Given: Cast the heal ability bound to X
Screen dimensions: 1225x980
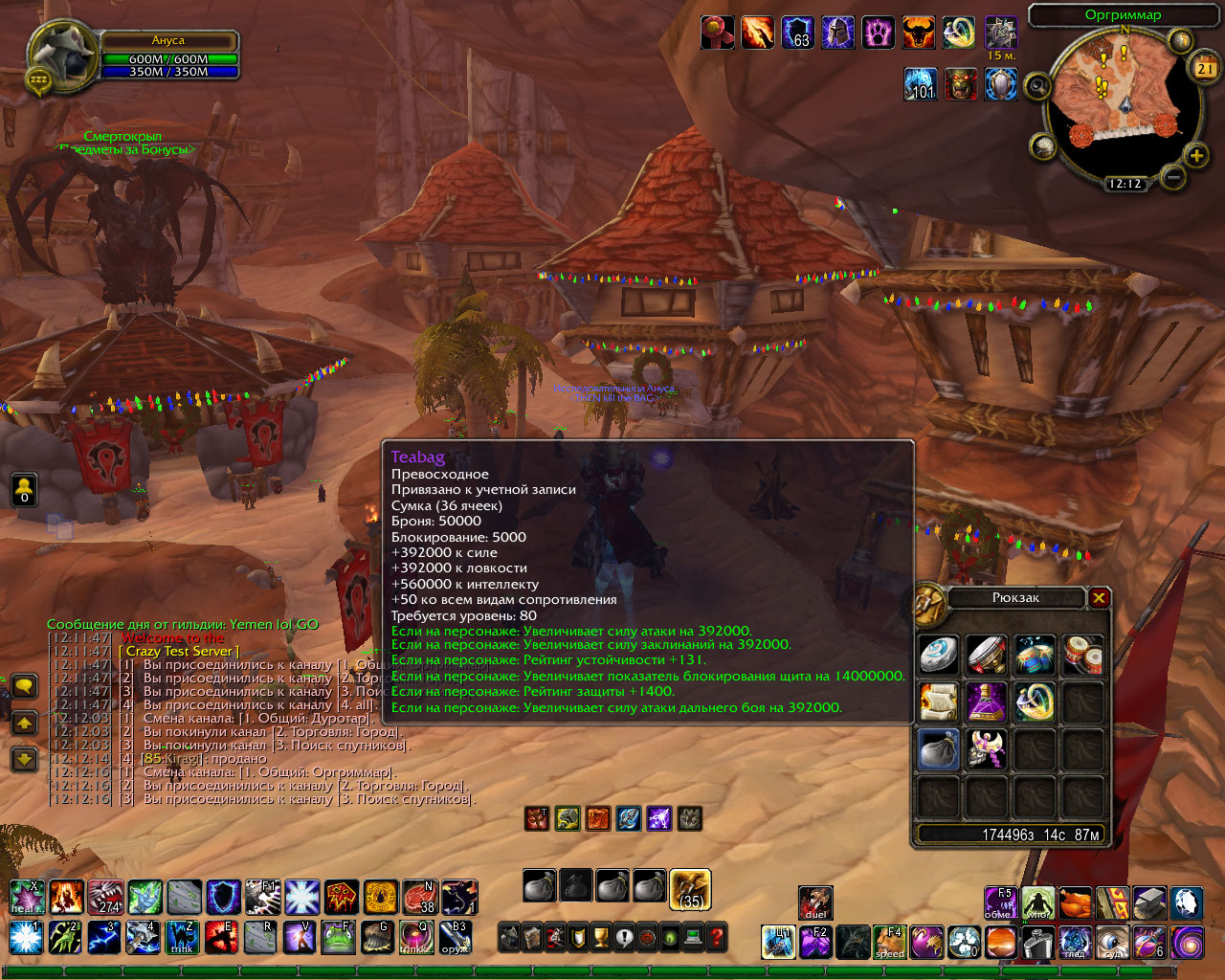Looking at the screenshot, I should point(27,898).
